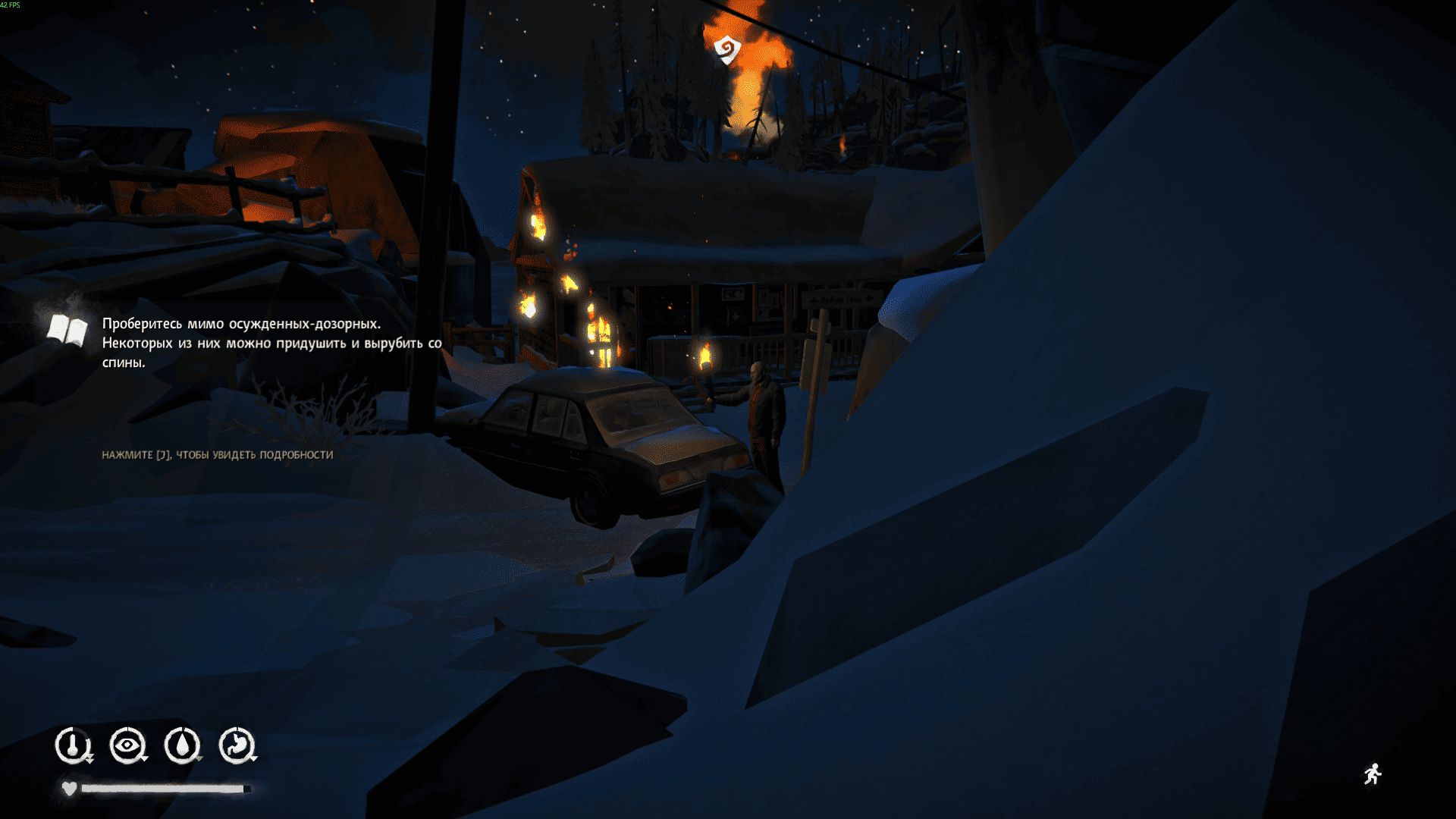Select the fatigue eye status icon

tap(127, 745)
